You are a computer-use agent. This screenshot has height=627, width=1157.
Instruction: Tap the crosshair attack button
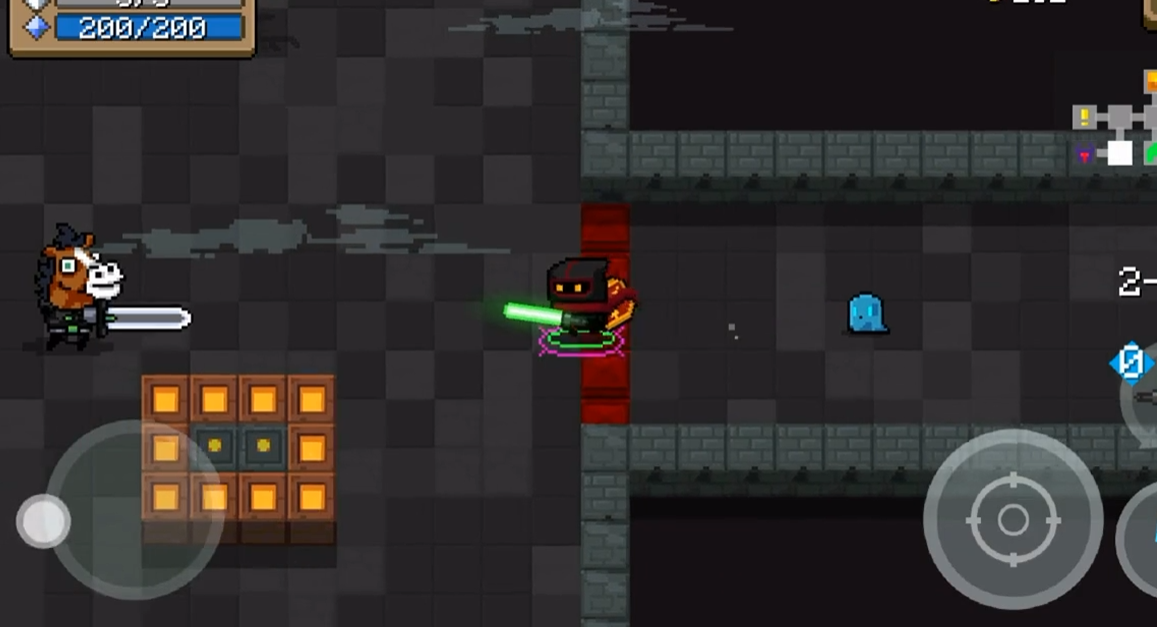click(1012, 520)
